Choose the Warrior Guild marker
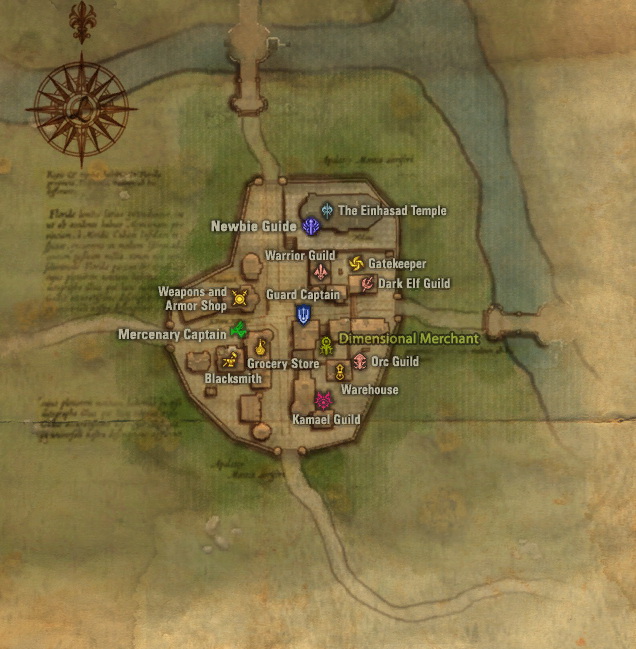The width and height of the screenshot is (636, 649). 321,271
